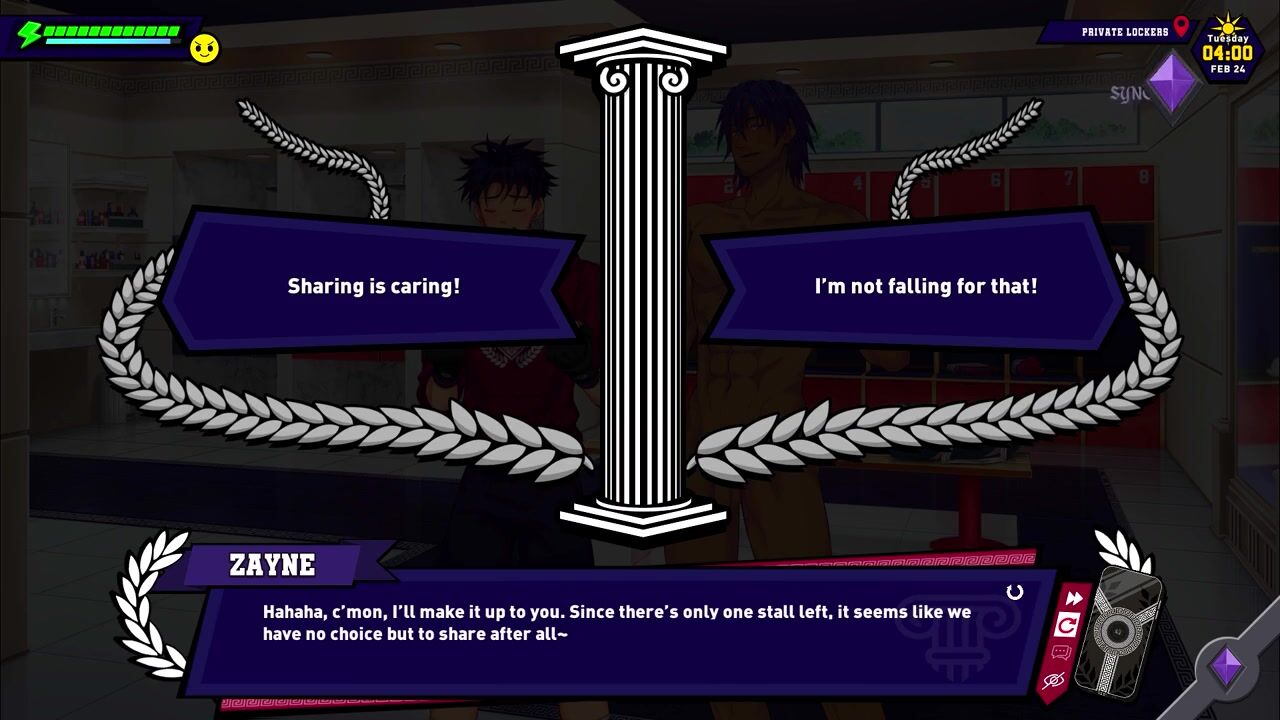Screen dimensions: 1280x720
Task: Hide the dialogue box with the eye icon
Action: click(1053, 681)
